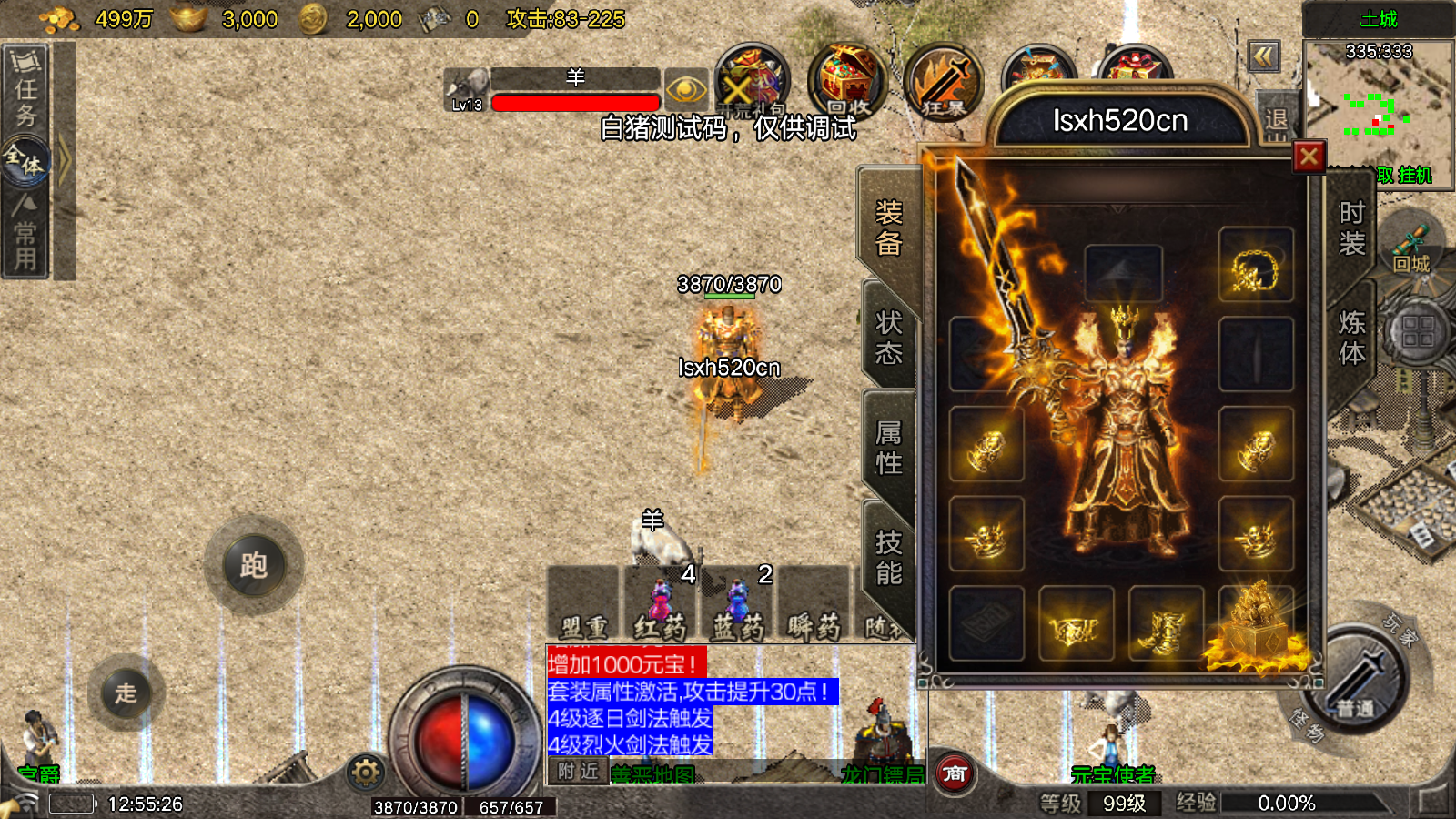Show the 技能 skills tab
Screen dimensions: 1456x819
(x=888, y=557)
